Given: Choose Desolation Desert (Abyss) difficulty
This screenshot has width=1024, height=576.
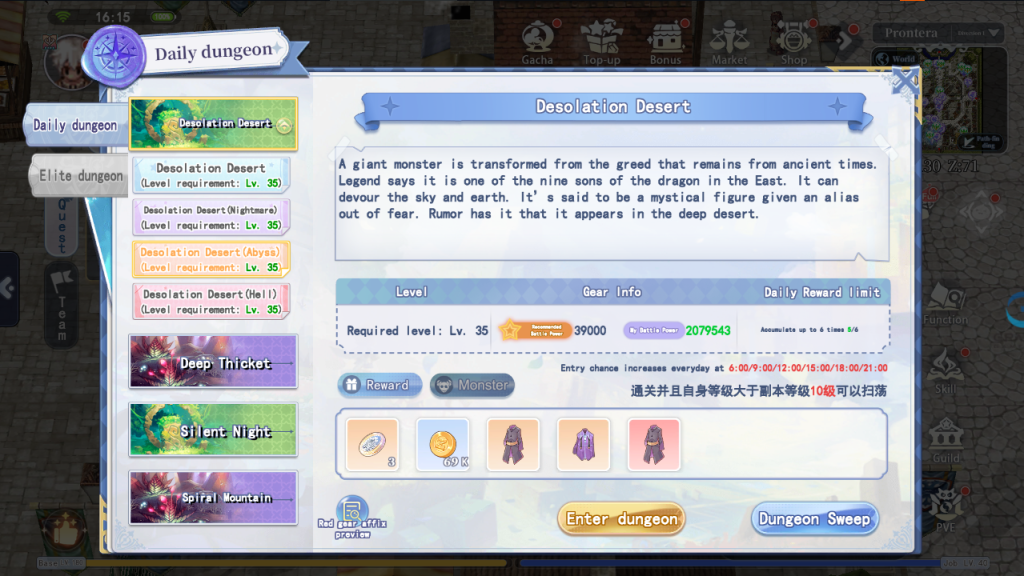Looking at the screenshot, I should [211, 259].
